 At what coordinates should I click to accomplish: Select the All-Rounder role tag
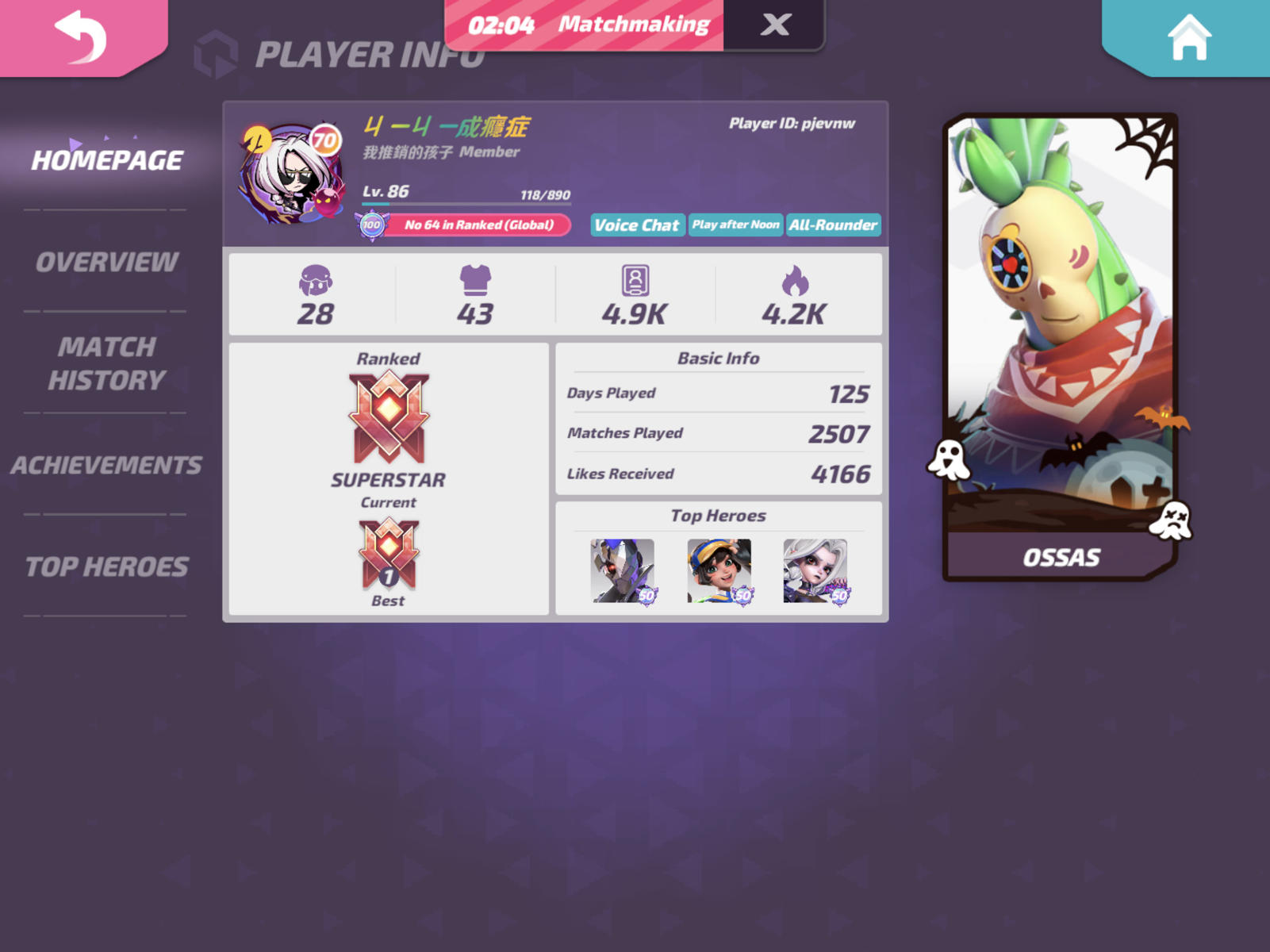[833, 225]
